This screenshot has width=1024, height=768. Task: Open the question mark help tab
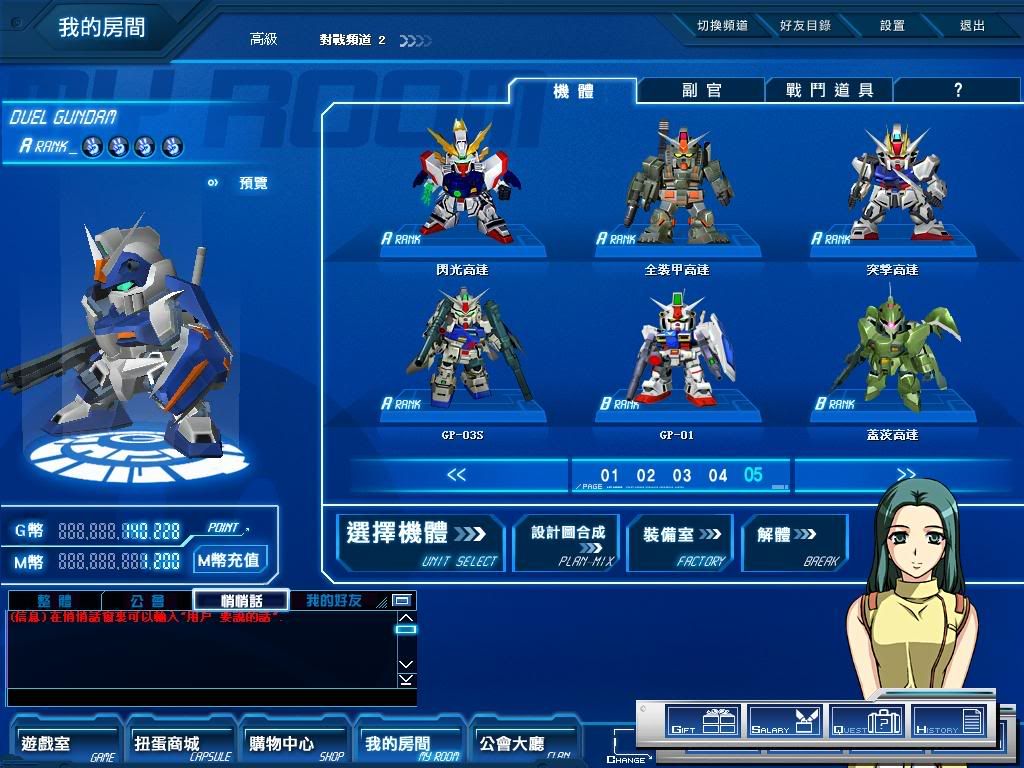click(957, 90)
